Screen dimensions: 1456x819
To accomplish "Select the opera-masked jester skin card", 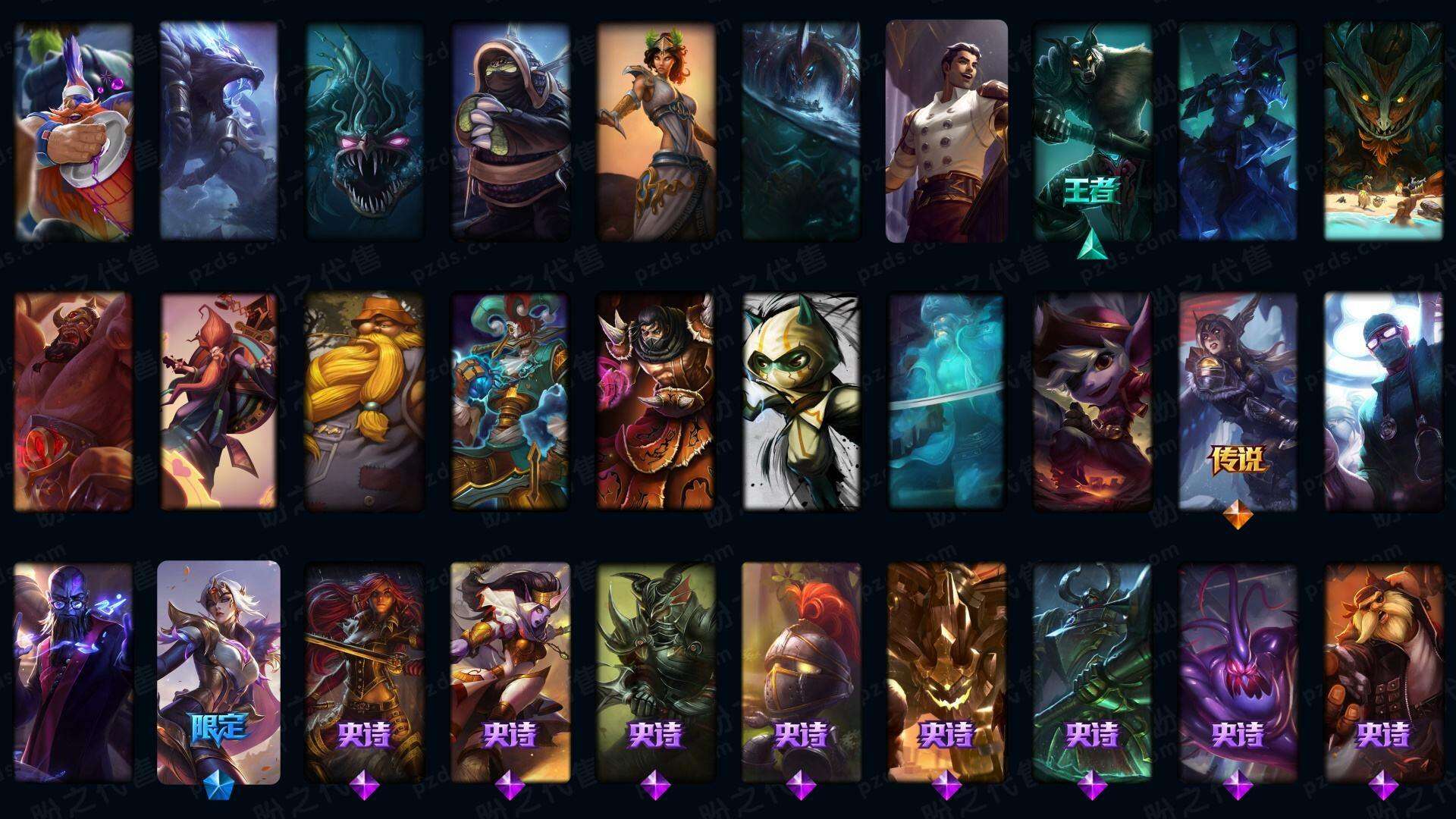I will pos(510,401).
